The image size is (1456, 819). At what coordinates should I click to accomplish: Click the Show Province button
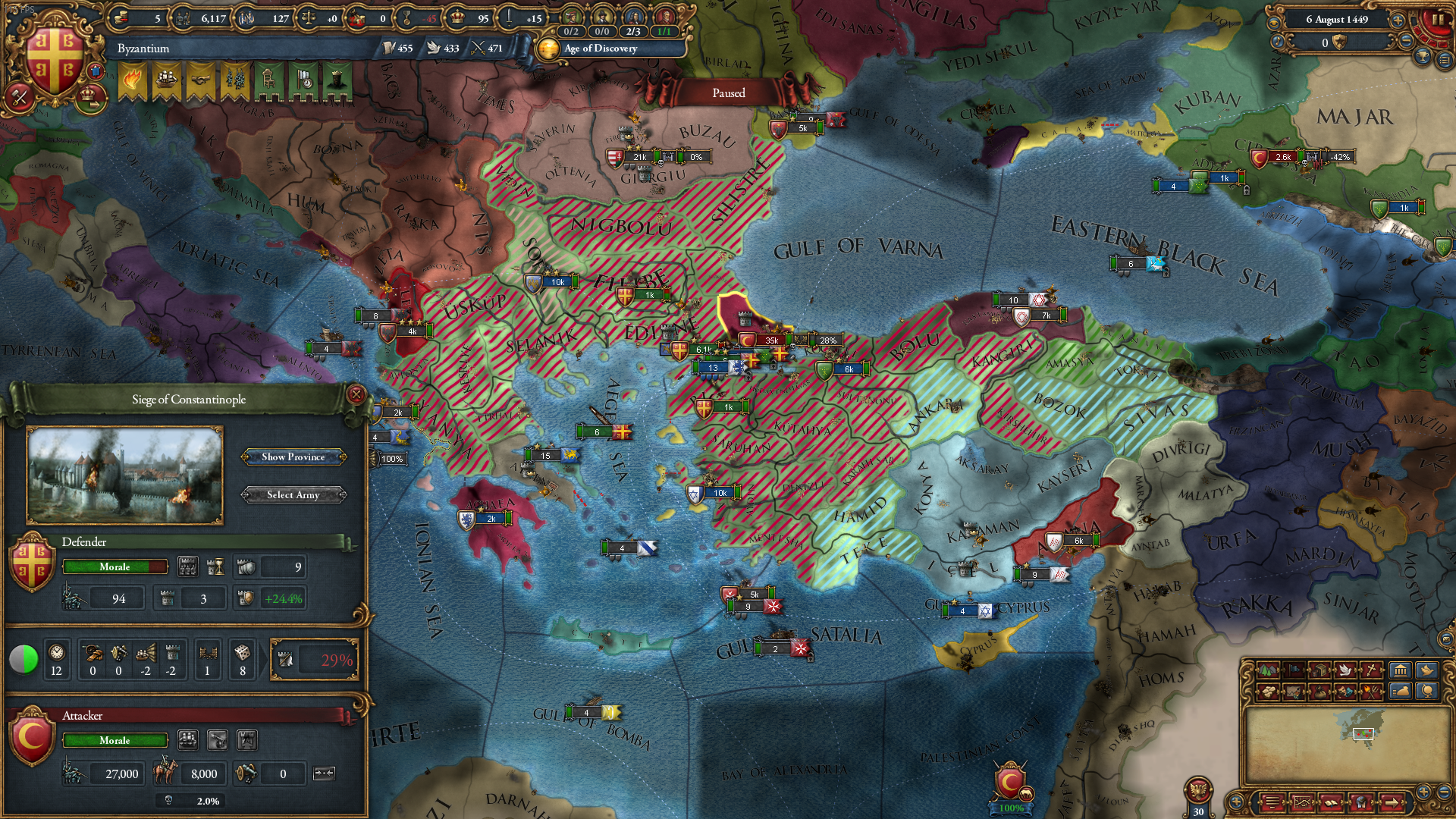click(x=293, y=457)
